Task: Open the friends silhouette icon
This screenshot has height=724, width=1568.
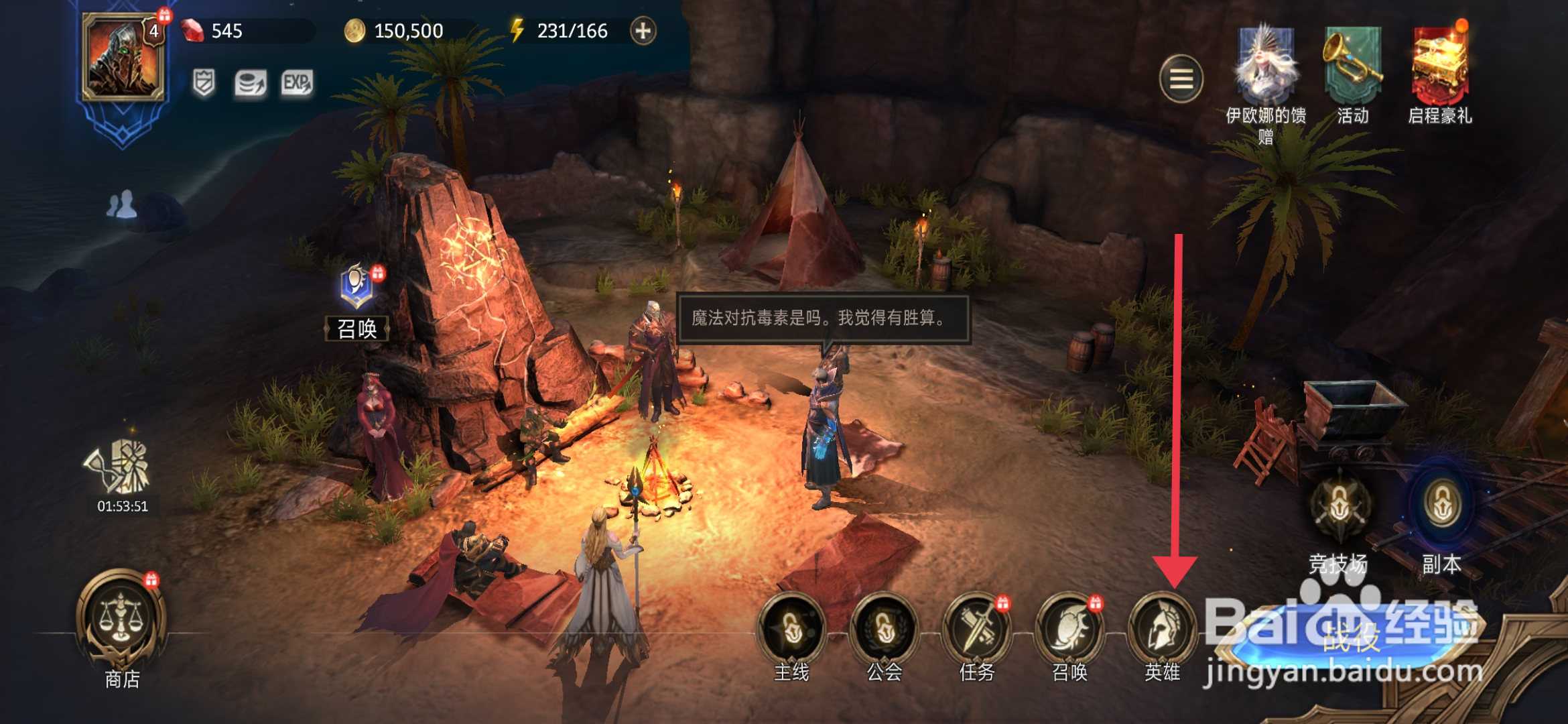Action: [121, 204]
